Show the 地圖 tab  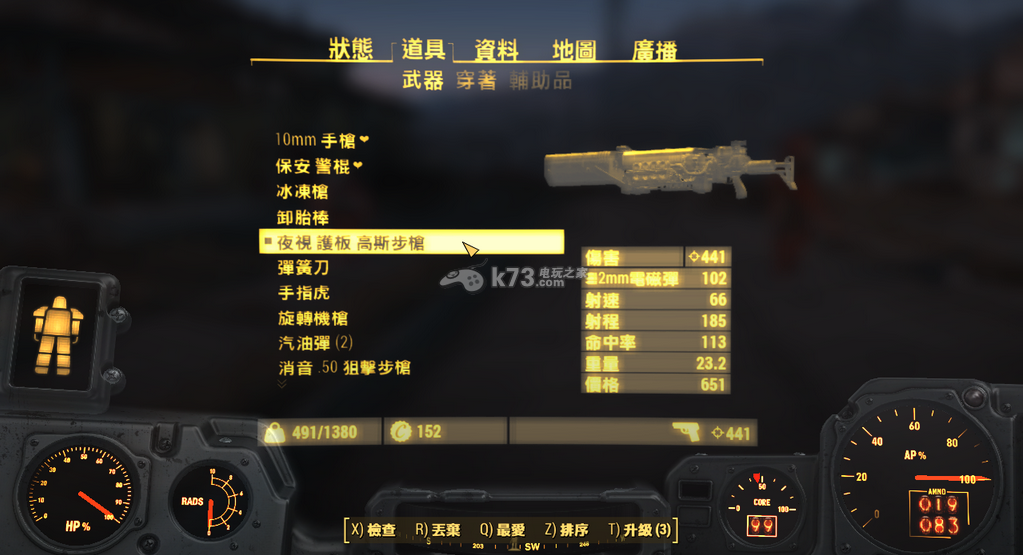[x=574, y=50]
